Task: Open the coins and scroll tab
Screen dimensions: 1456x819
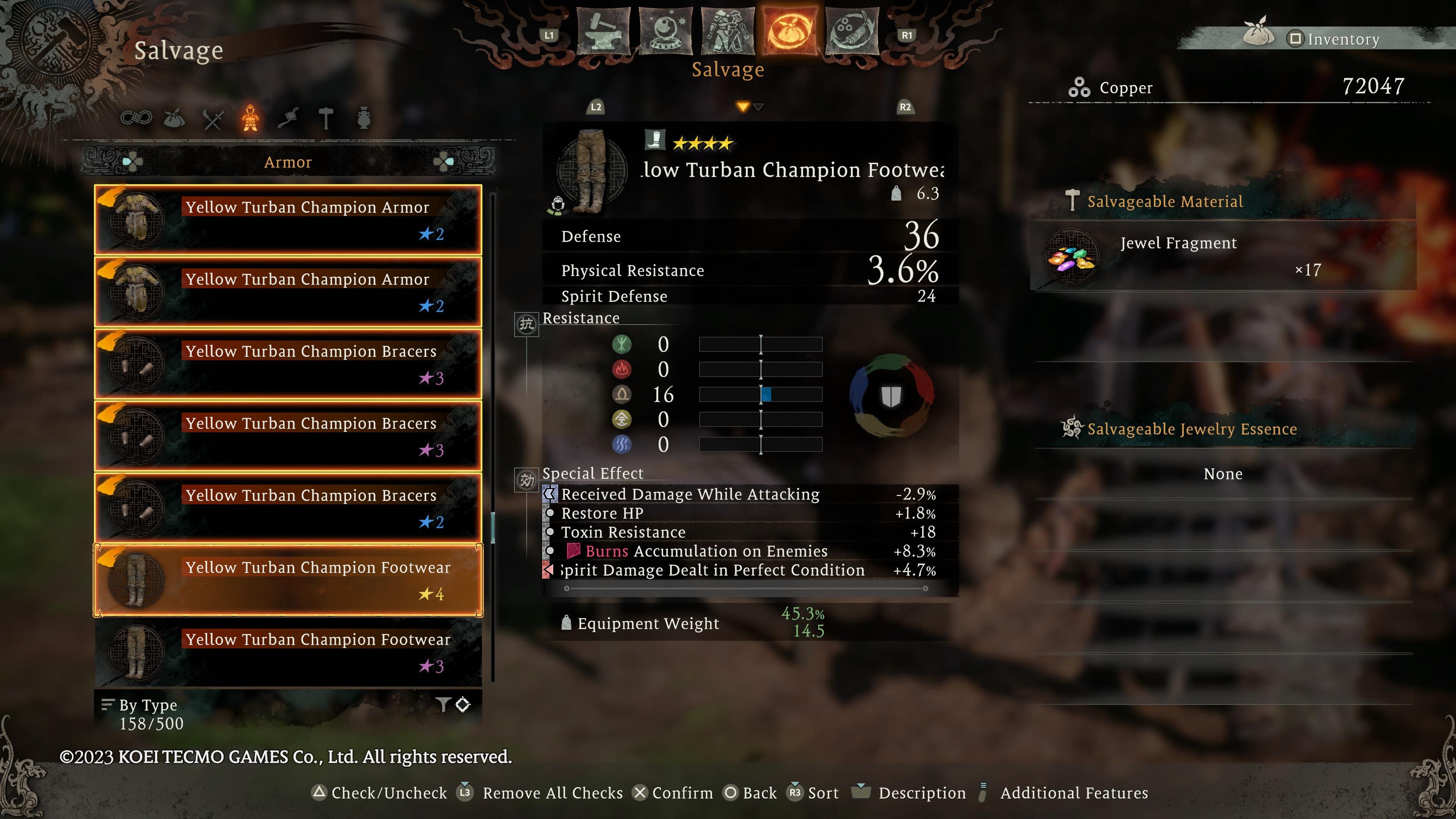Action: 852,31
